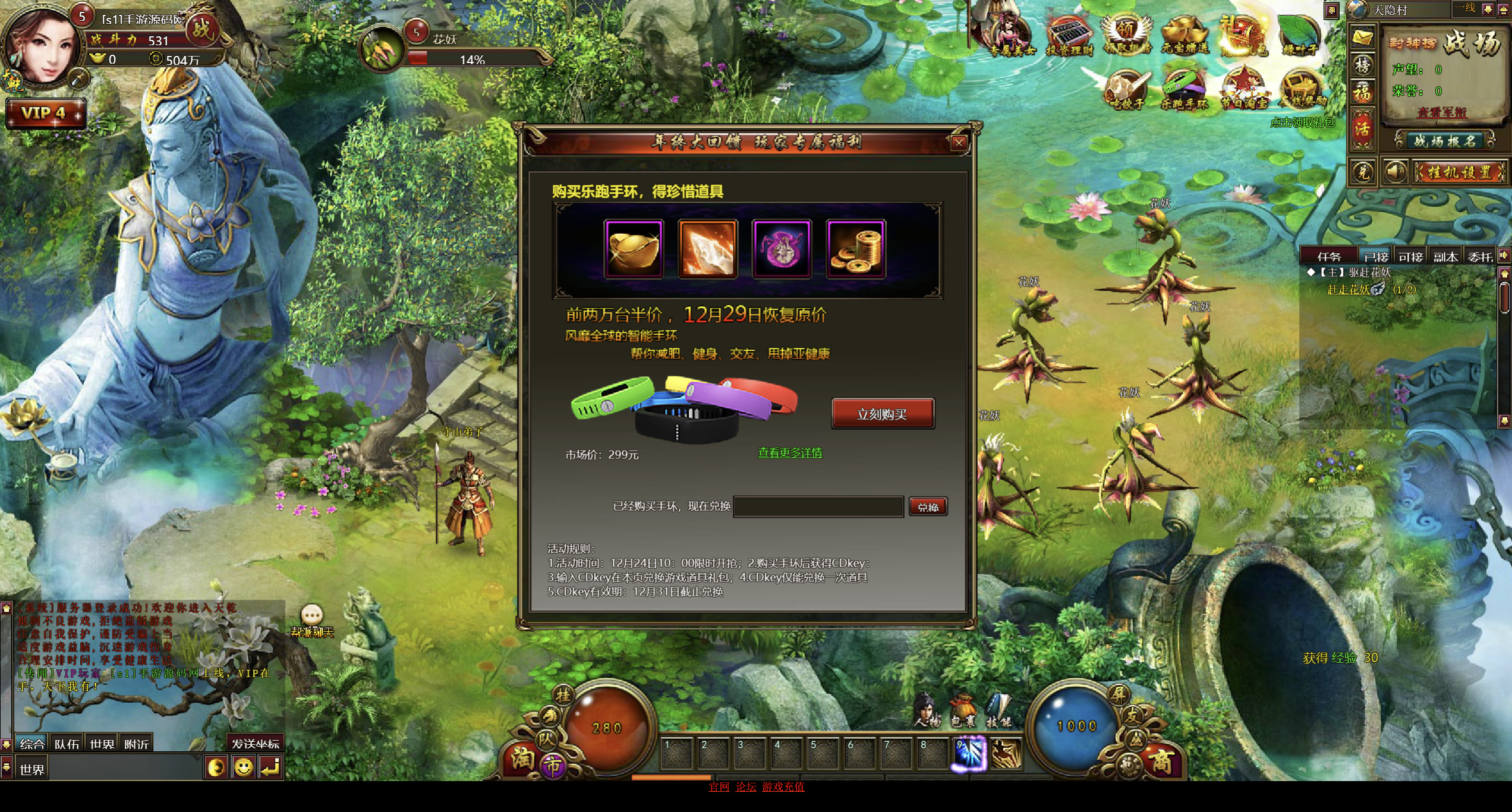Open the 挂机设置 auto-battle settings
Viewport: 1512px width, 812px height.
click(1459, 172)
